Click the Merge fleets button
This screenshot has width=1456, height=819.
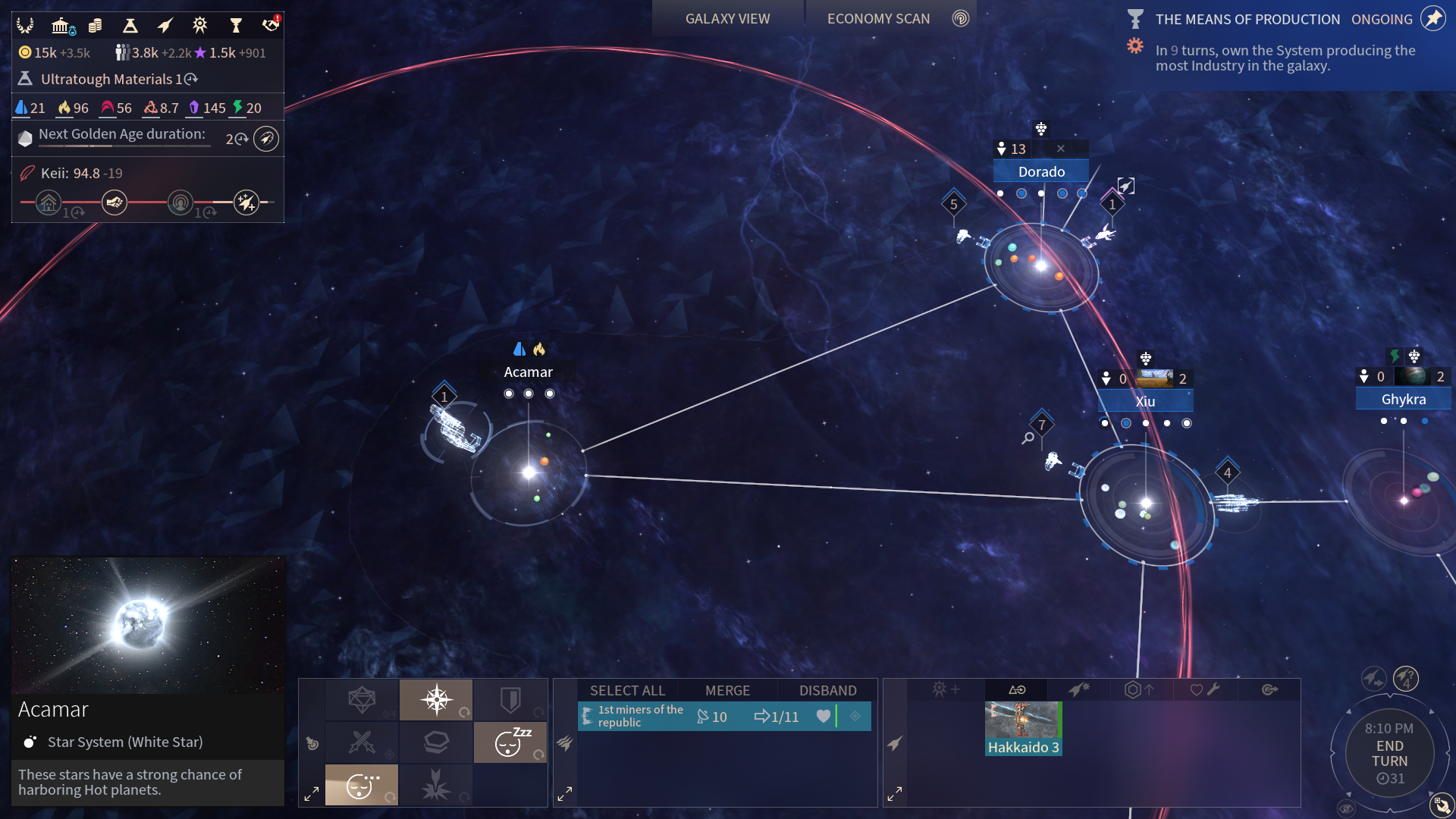pos(727,691)
